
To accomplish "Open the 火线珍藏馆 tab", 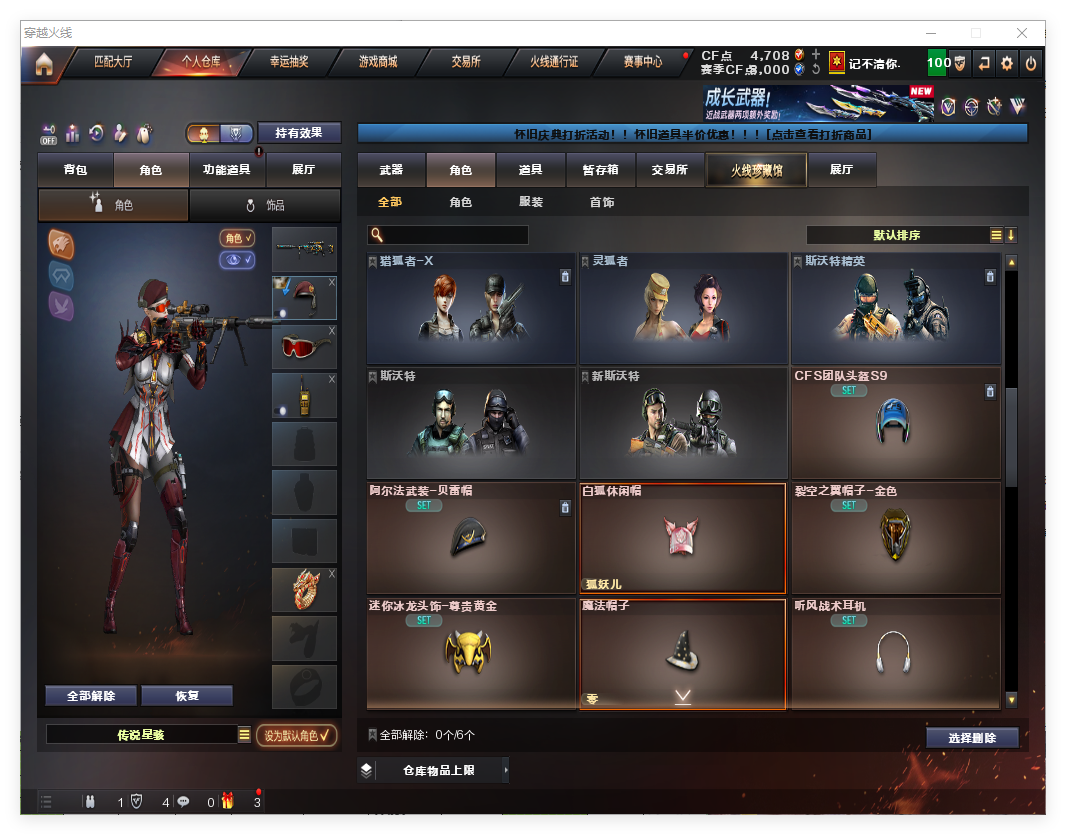I will point(755,170).
